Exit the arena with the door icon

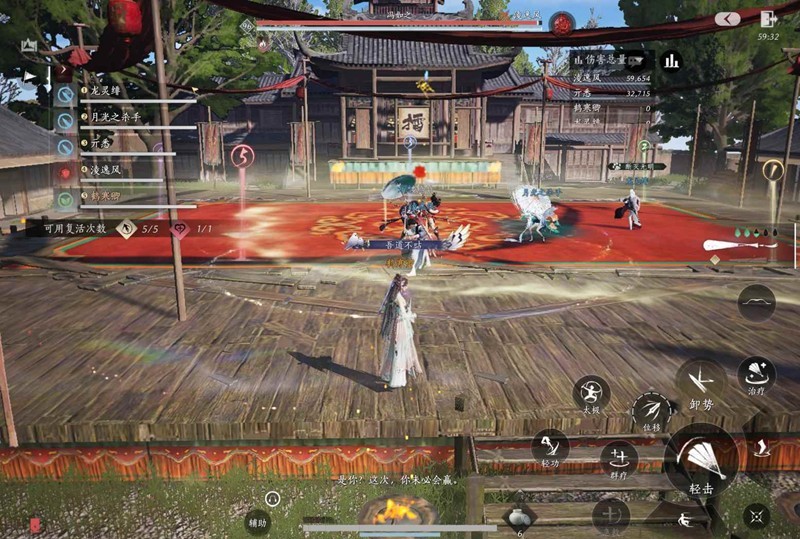pyautogui.click(x=768, y=19)
